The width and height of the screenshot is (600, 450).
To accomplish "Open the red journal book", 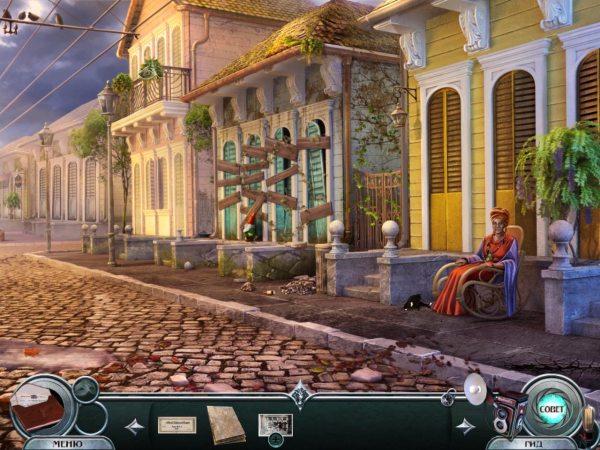I will coord(40,407).
